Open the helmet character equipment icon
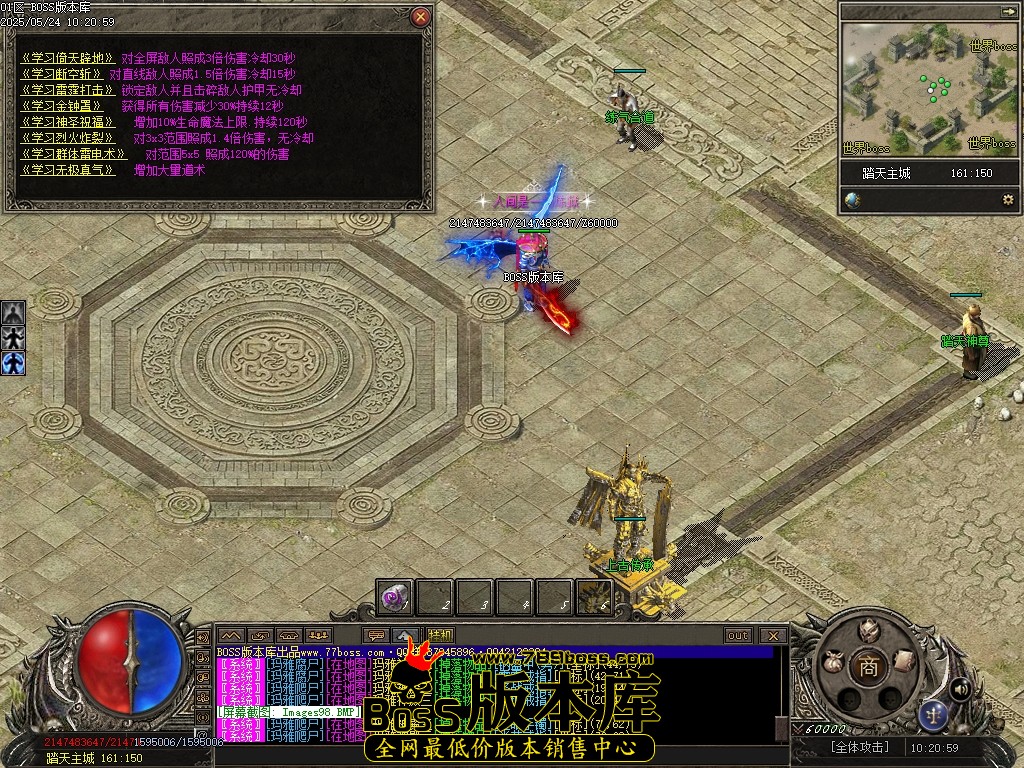Screen dimensions: 1024x768 868,630
